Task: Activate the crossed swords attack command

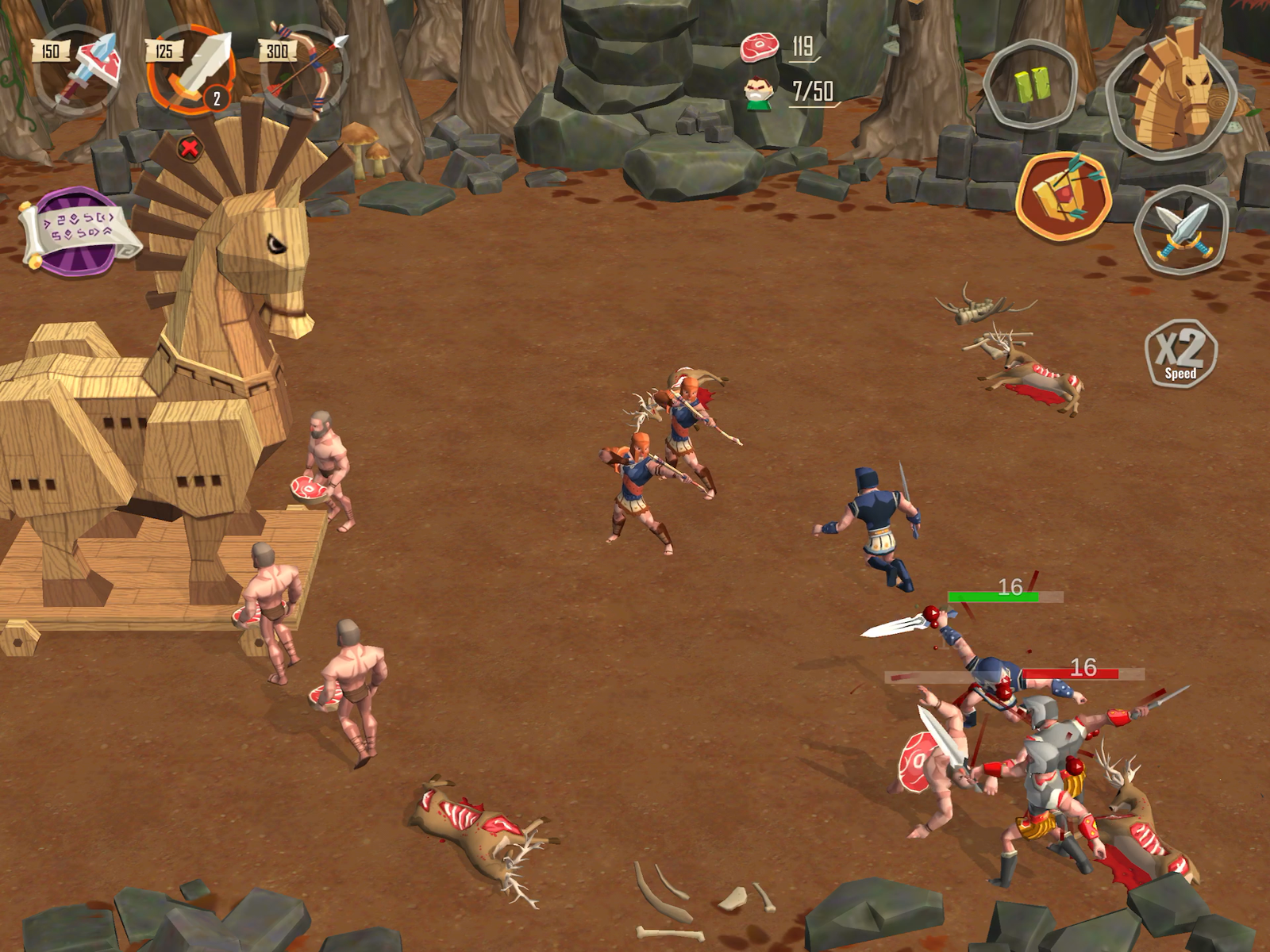Action: [1181, 231]
